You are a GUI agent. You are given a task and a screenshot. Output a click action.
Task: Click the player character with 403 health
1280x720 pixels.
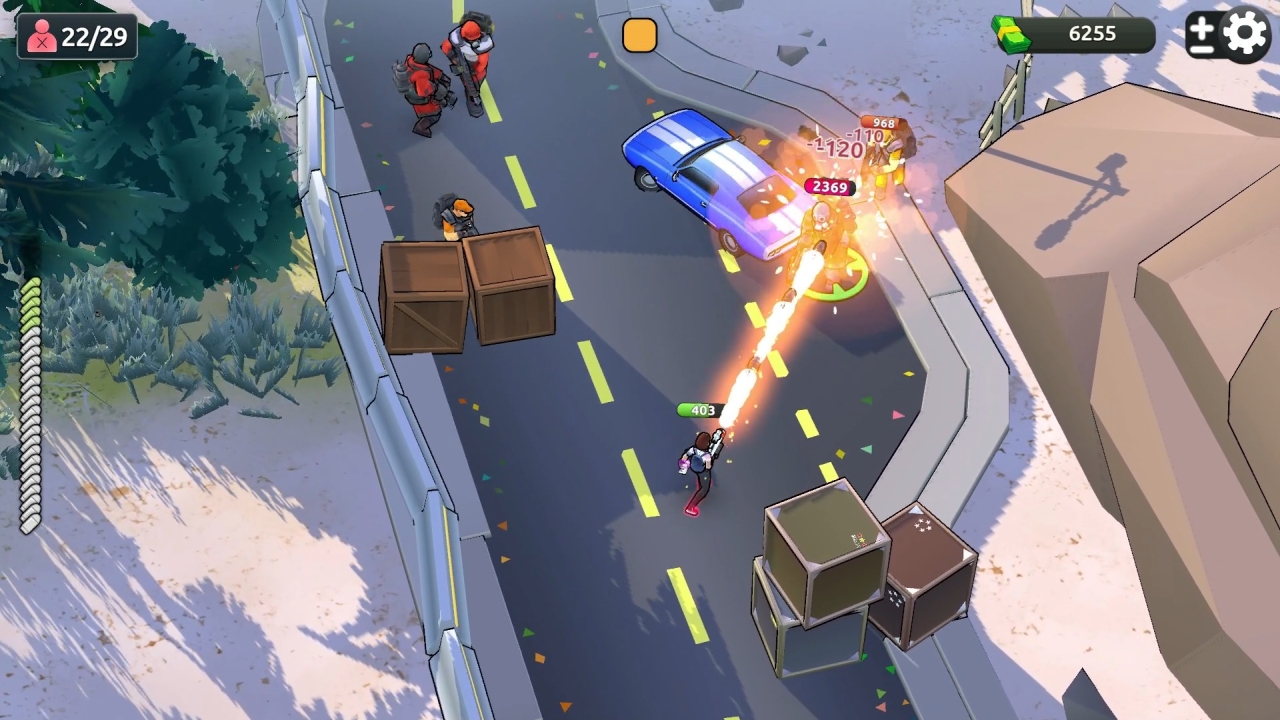(x=700, y=460)
